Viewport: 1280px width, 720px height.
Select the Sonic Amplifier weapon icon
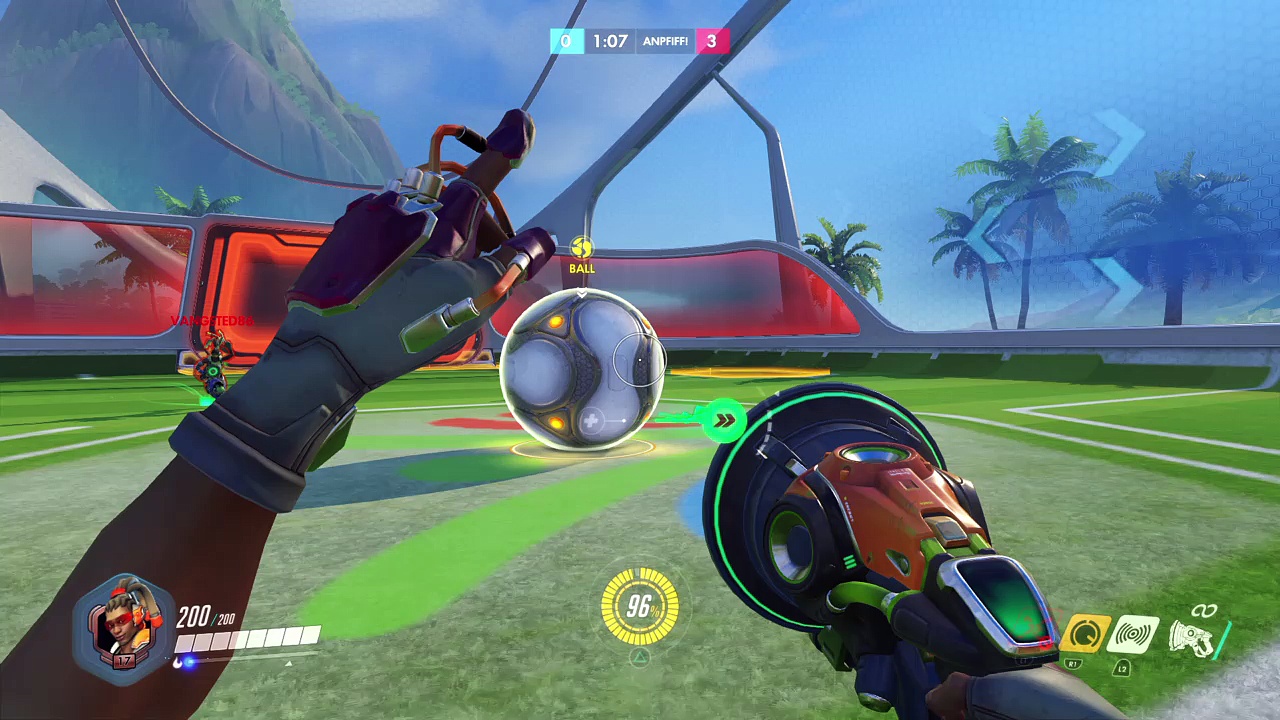[1195, 633]
